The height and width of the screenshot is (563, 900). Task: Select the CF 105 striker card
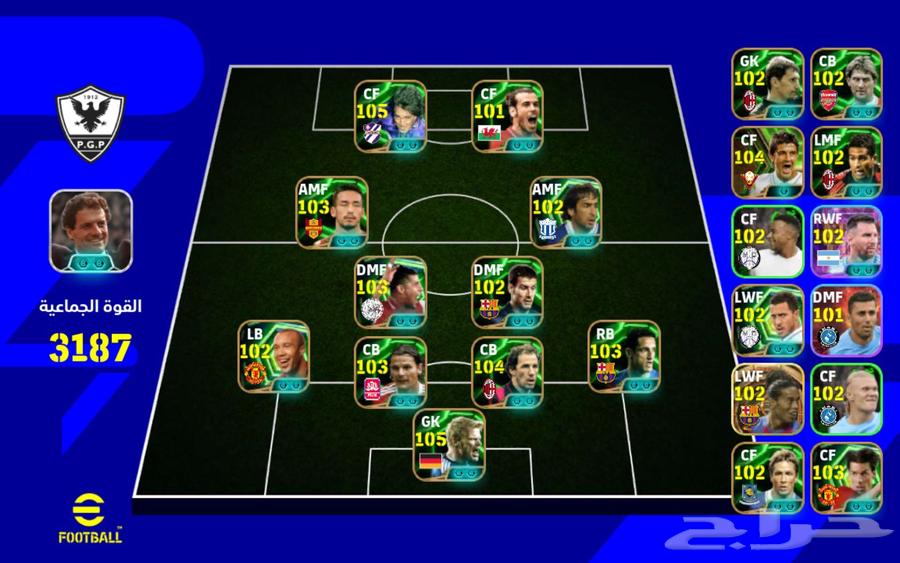tap(390, 116)
